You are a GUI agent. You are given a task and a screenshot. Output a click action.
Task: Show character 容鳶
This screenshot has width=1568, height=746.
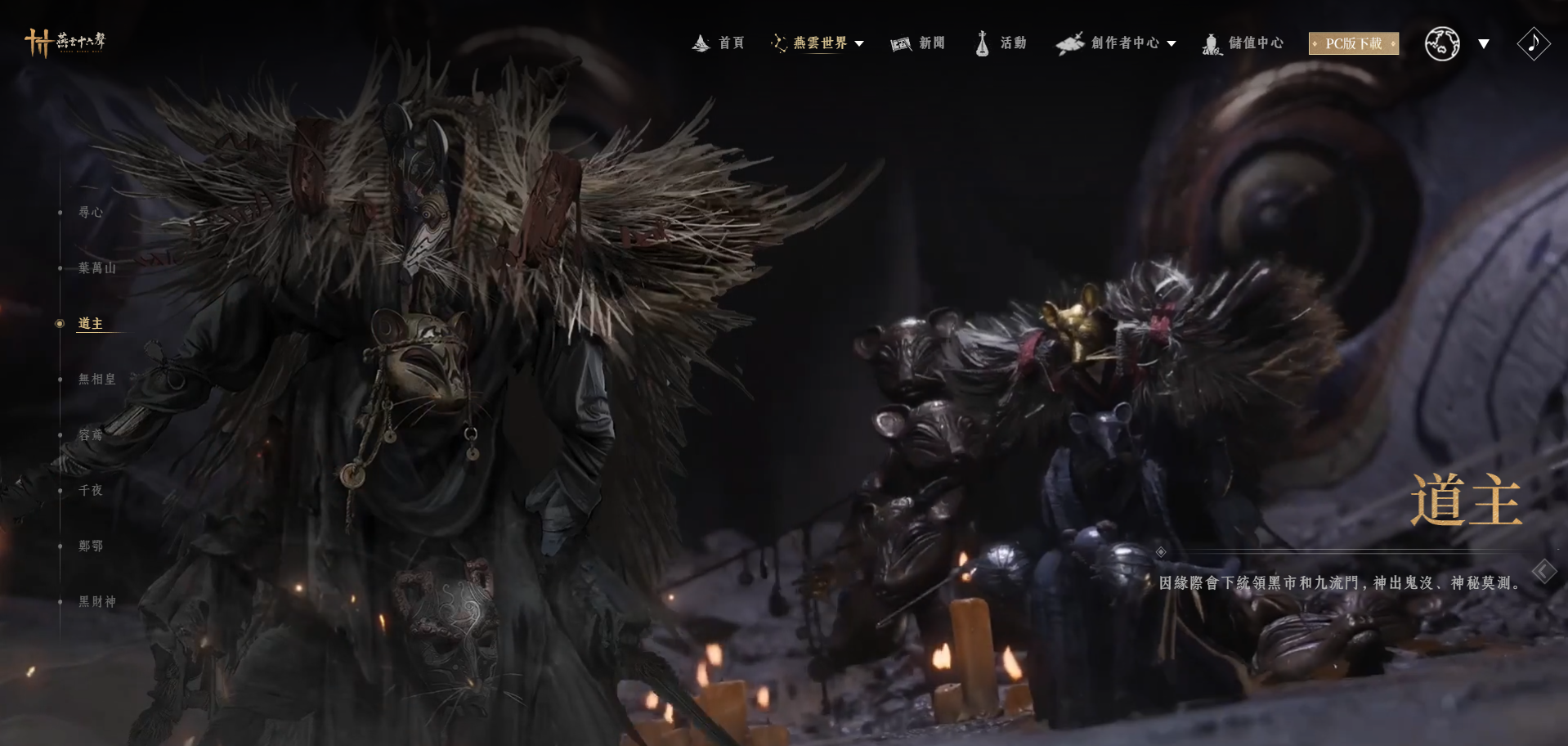(91, 435)
